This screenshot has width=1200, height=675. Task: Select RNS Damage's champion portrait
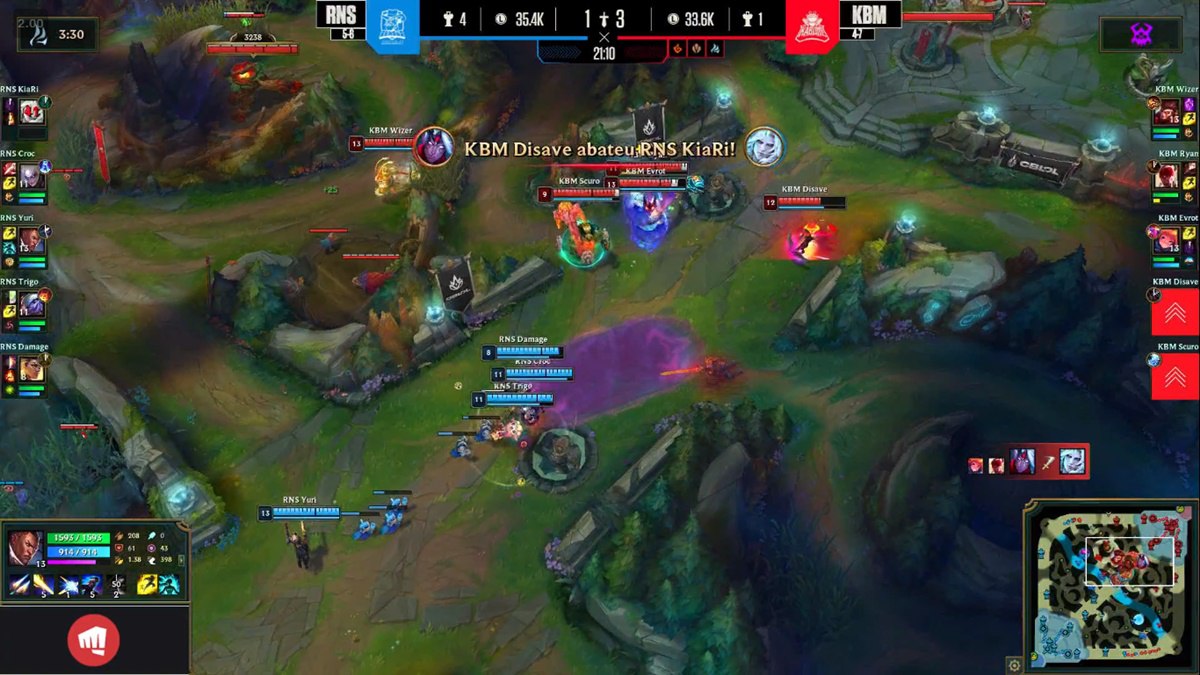point(30,369)
